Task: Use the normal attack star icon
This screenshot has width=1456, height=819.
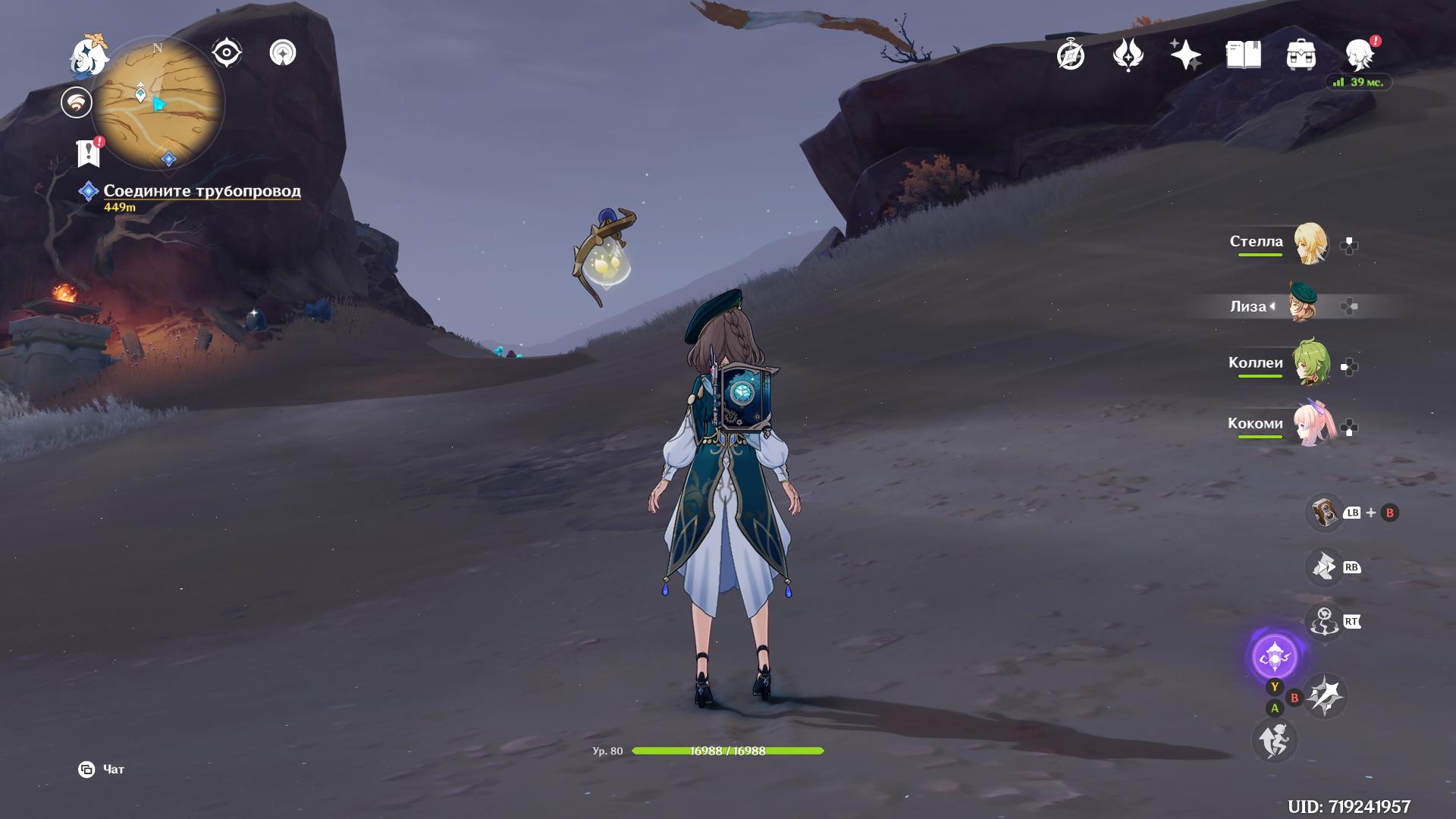Action: coord(1326,695)
